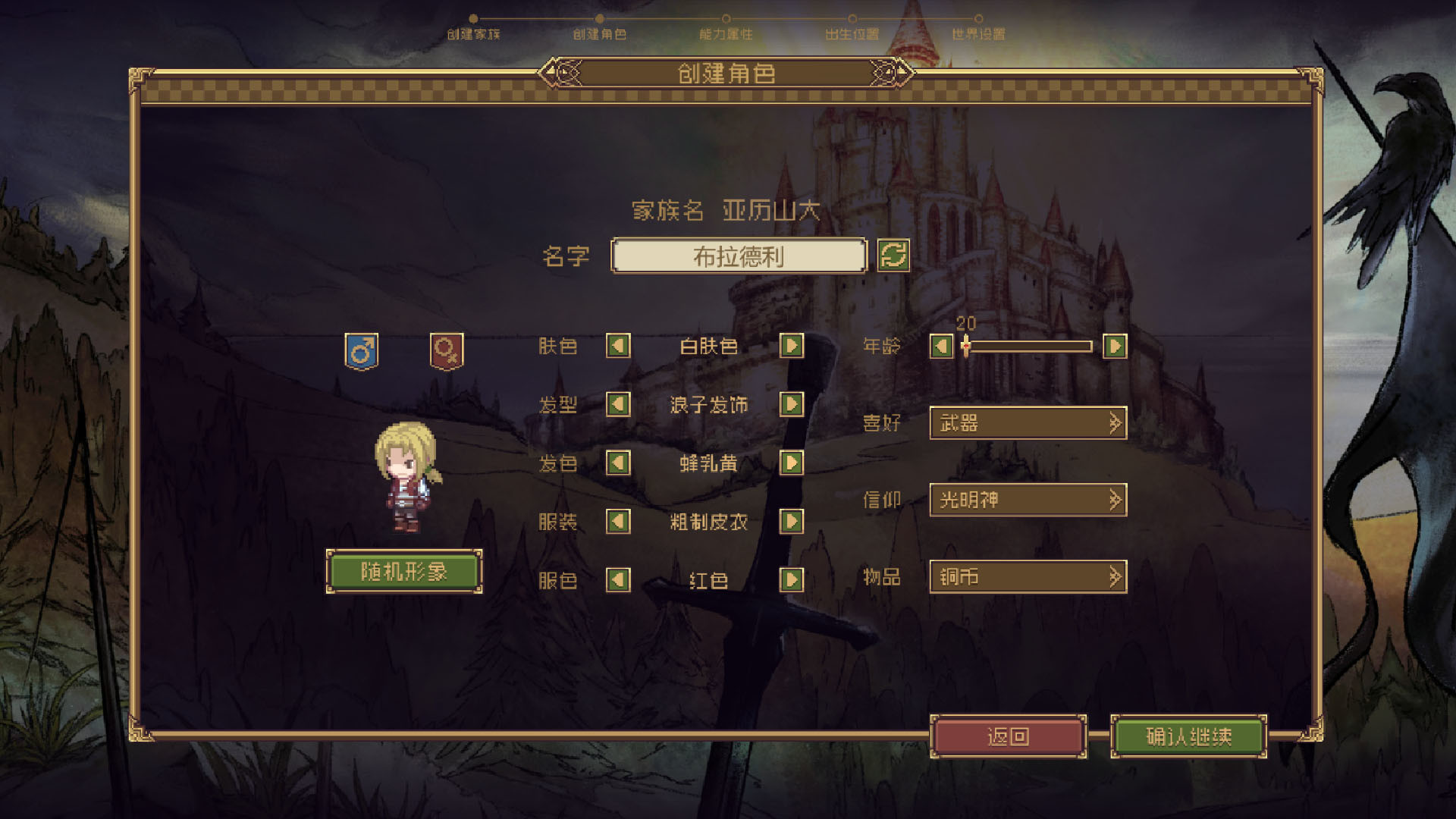Click the right arrow to increase 年龄 age
The height and width of the screenshot is (819, 1456).
[1114, 346]
